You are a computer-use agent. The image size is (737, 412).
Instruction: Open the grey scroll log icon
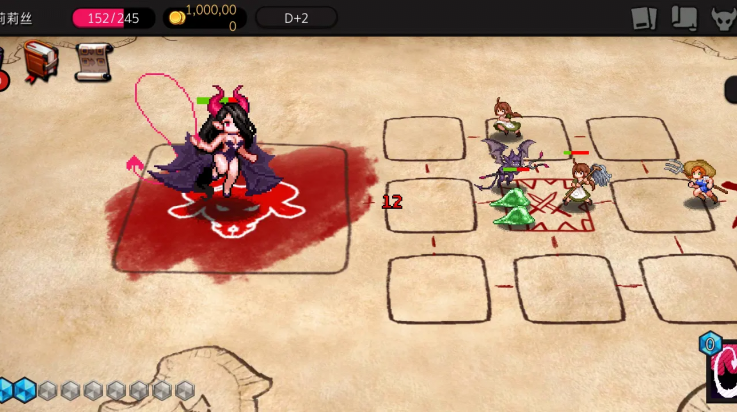(684, 18)
